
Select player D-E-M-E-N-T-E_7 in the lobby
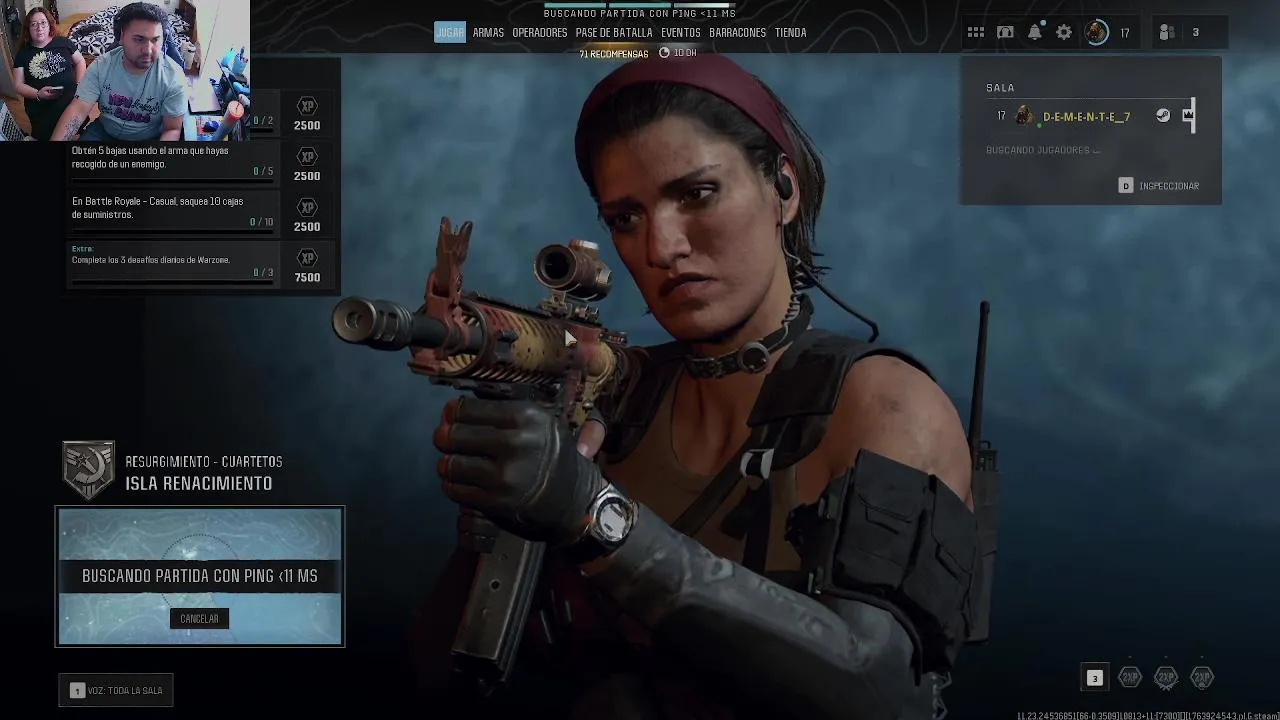[x=1086, y=117]
